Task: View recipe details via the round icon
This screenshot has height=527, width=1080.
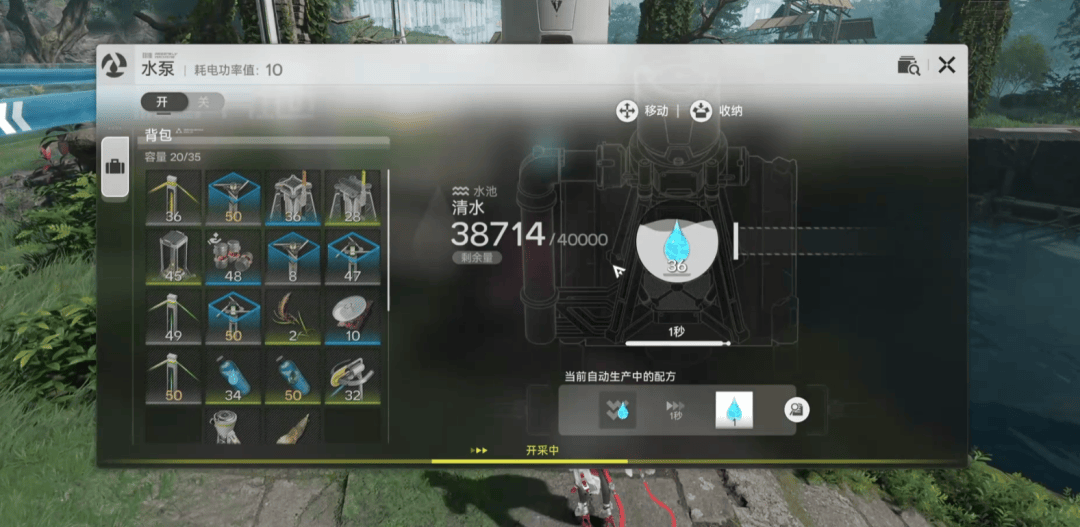Action: pyautogui.click(x=797, y=409)
